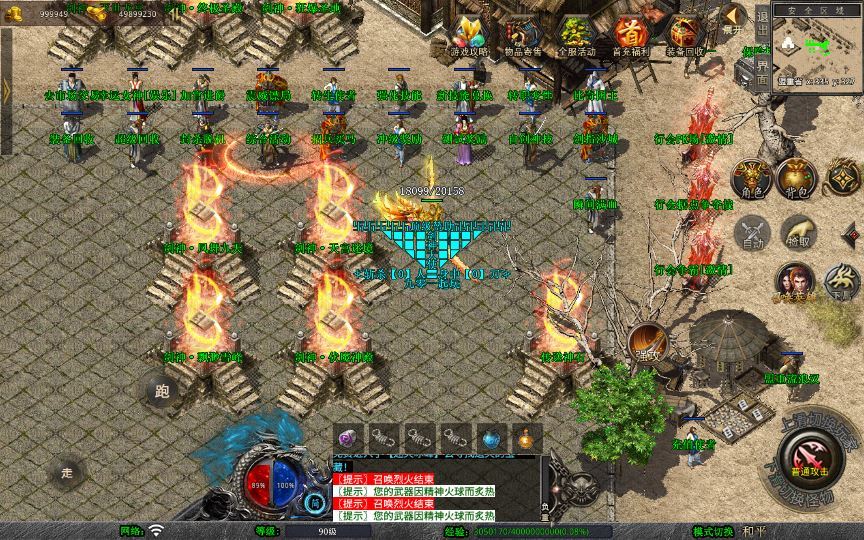
Task: Tap the 拾取 pickup button
Action: click(798, 233)
